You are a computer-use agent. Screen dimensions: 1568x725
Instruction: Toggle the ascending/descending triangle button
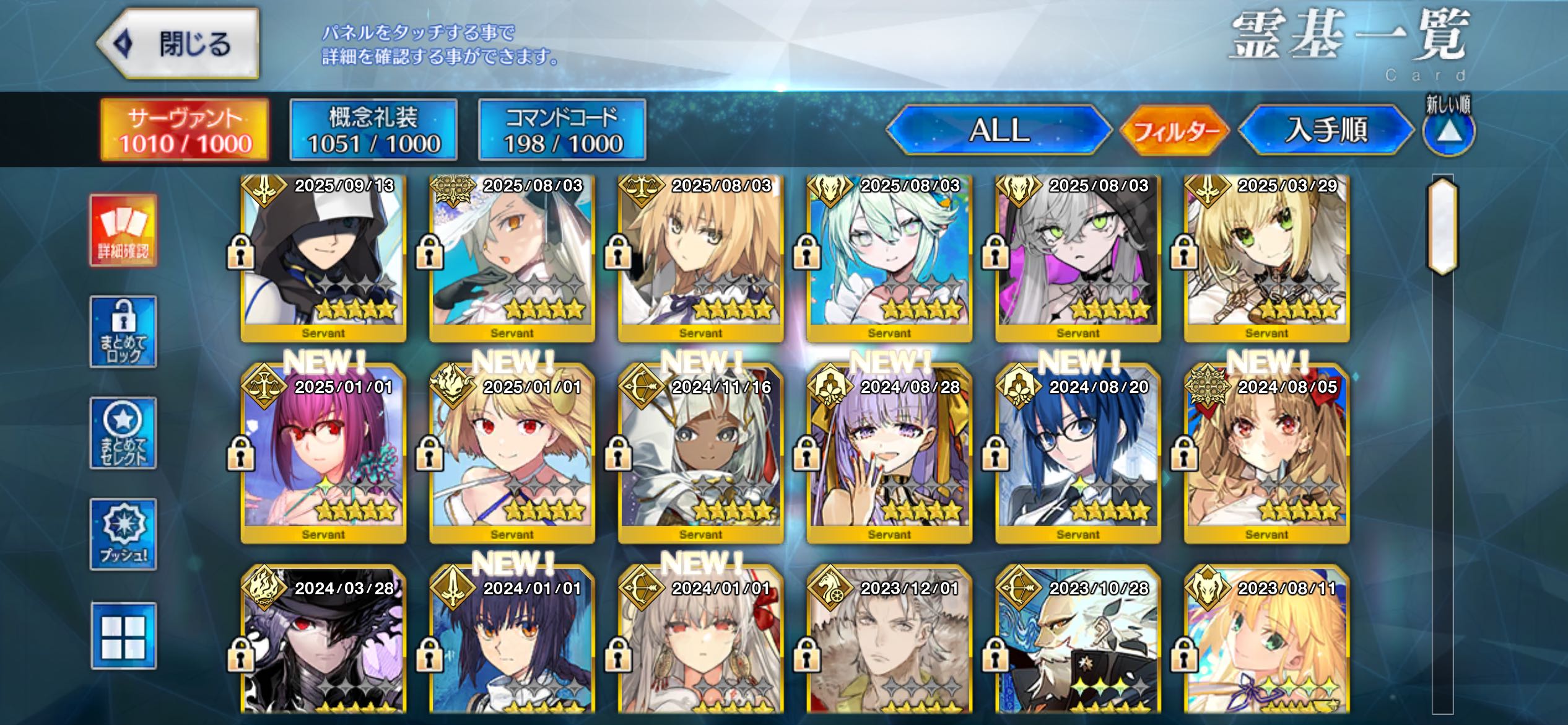[1448, 131]
